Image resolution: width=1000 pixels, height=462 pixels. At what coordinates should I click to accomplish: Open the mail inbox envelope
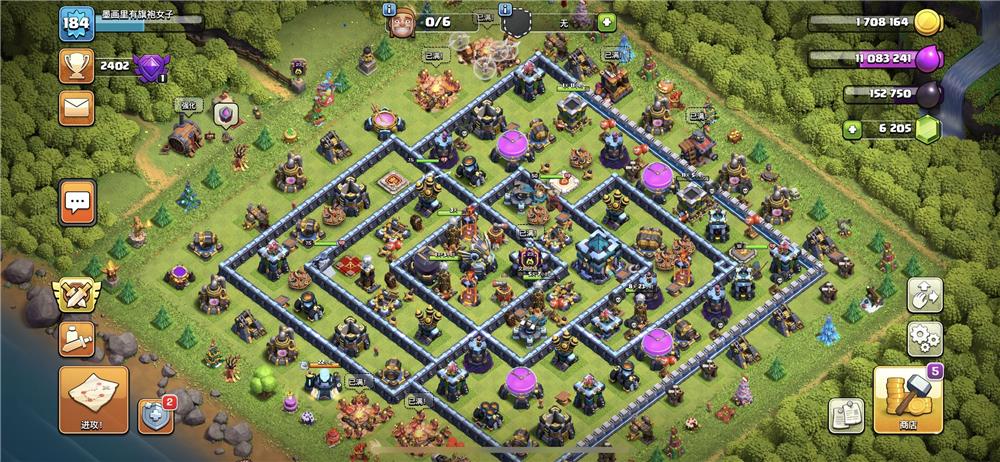[76, 107]
